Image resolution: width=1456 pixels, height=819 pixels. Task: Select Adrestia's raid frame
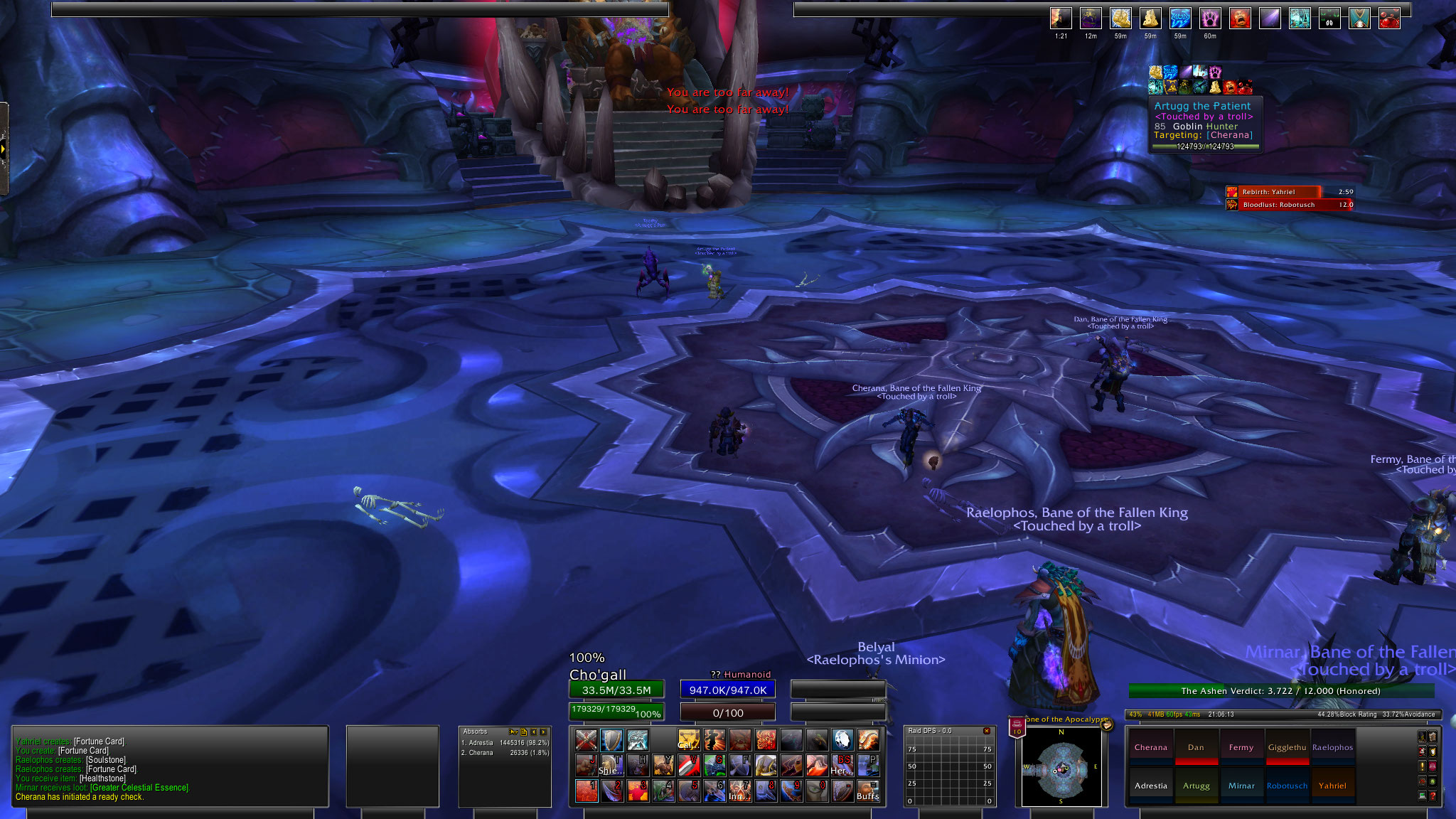tap(1150, 786)
